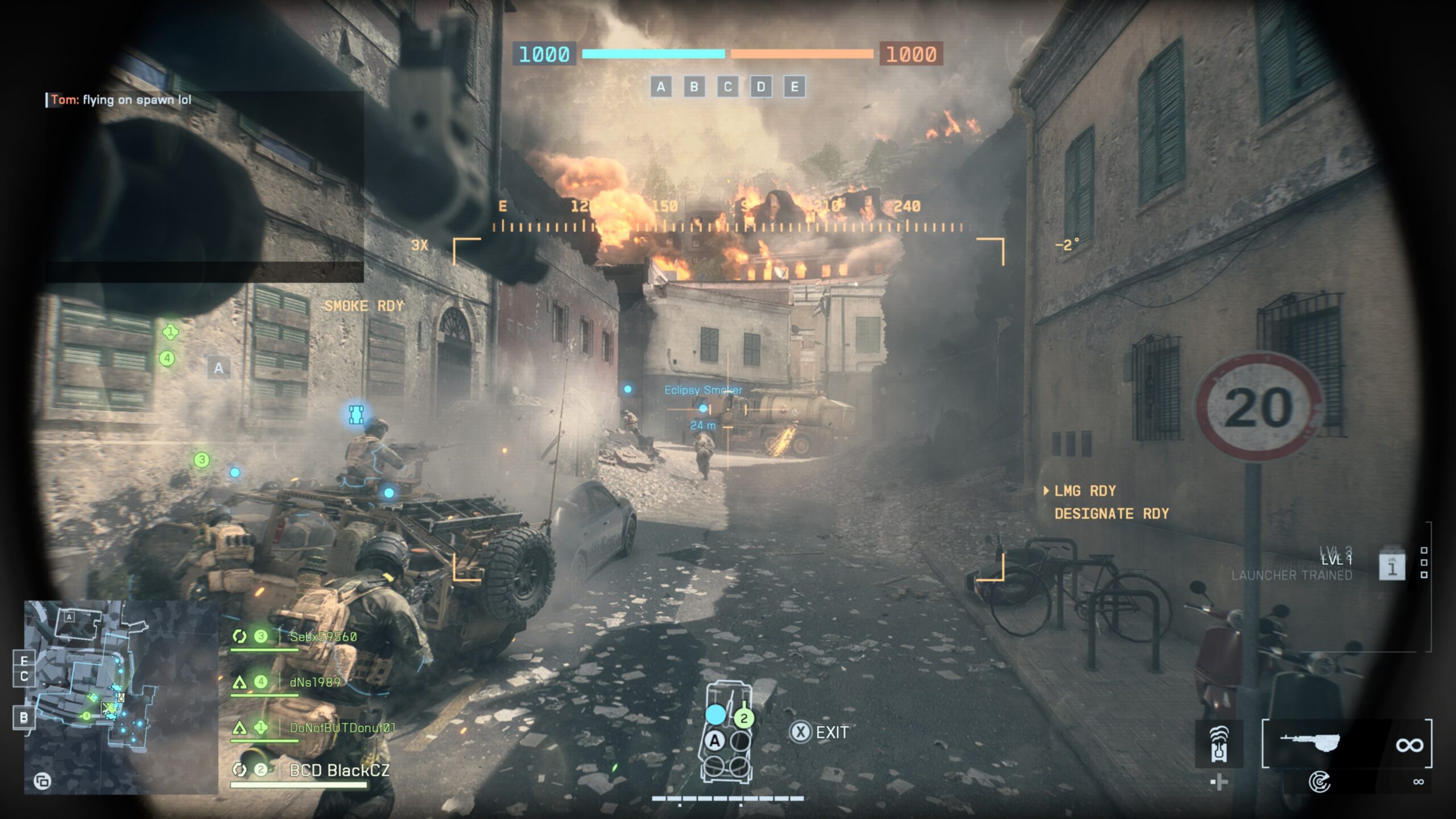Image resolution: width=1456 pixels, height=819 pixels.
Task: Click the chat message from Tom
Action: 121,100
